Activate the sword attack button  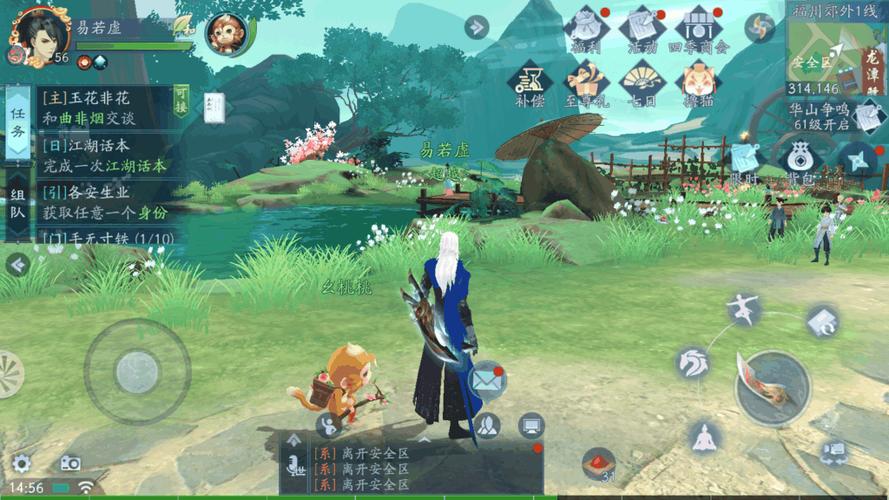(x=772, y=387)
